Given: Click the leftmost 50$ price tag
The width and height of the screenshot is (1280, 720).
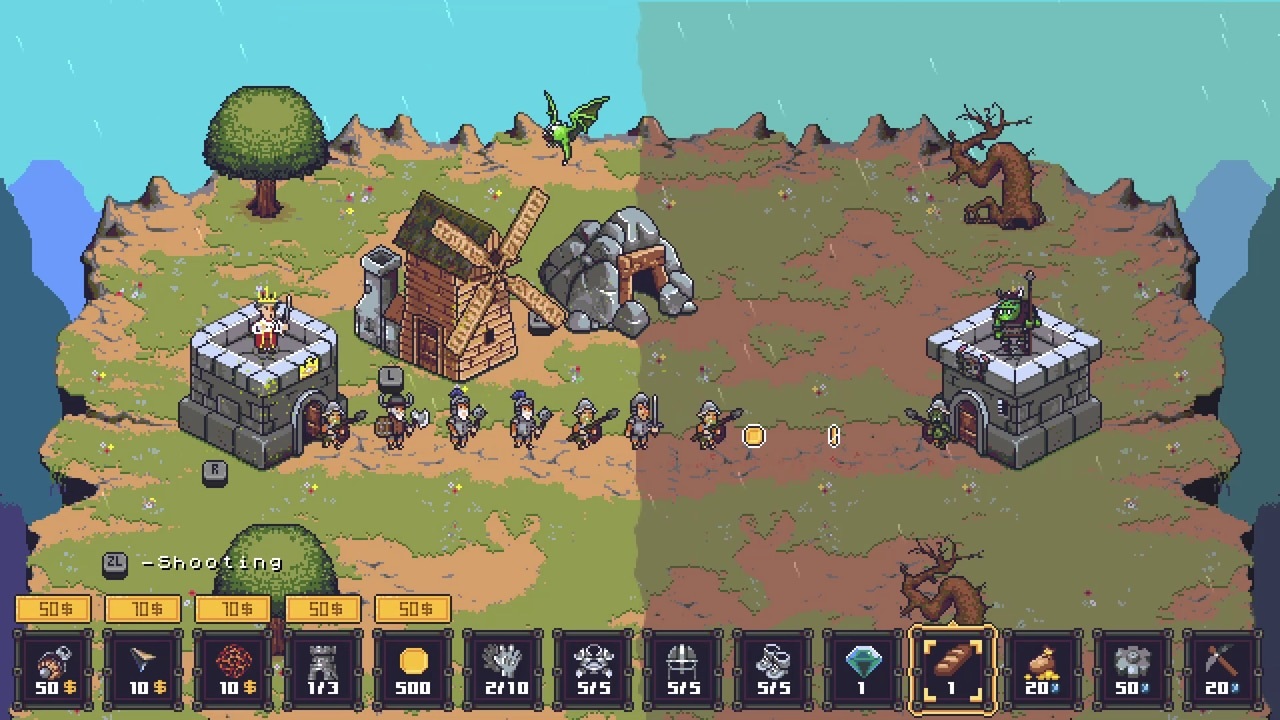Looking at the screenshot, I should tap(54, 608).
